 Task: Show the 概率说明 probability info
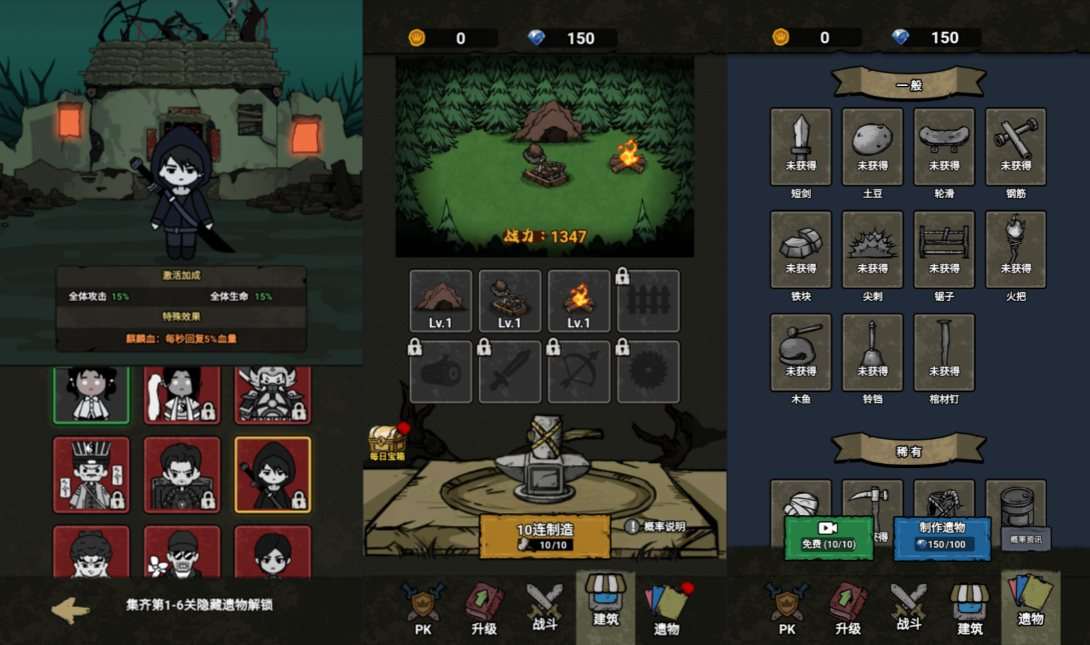click(655, 526)
